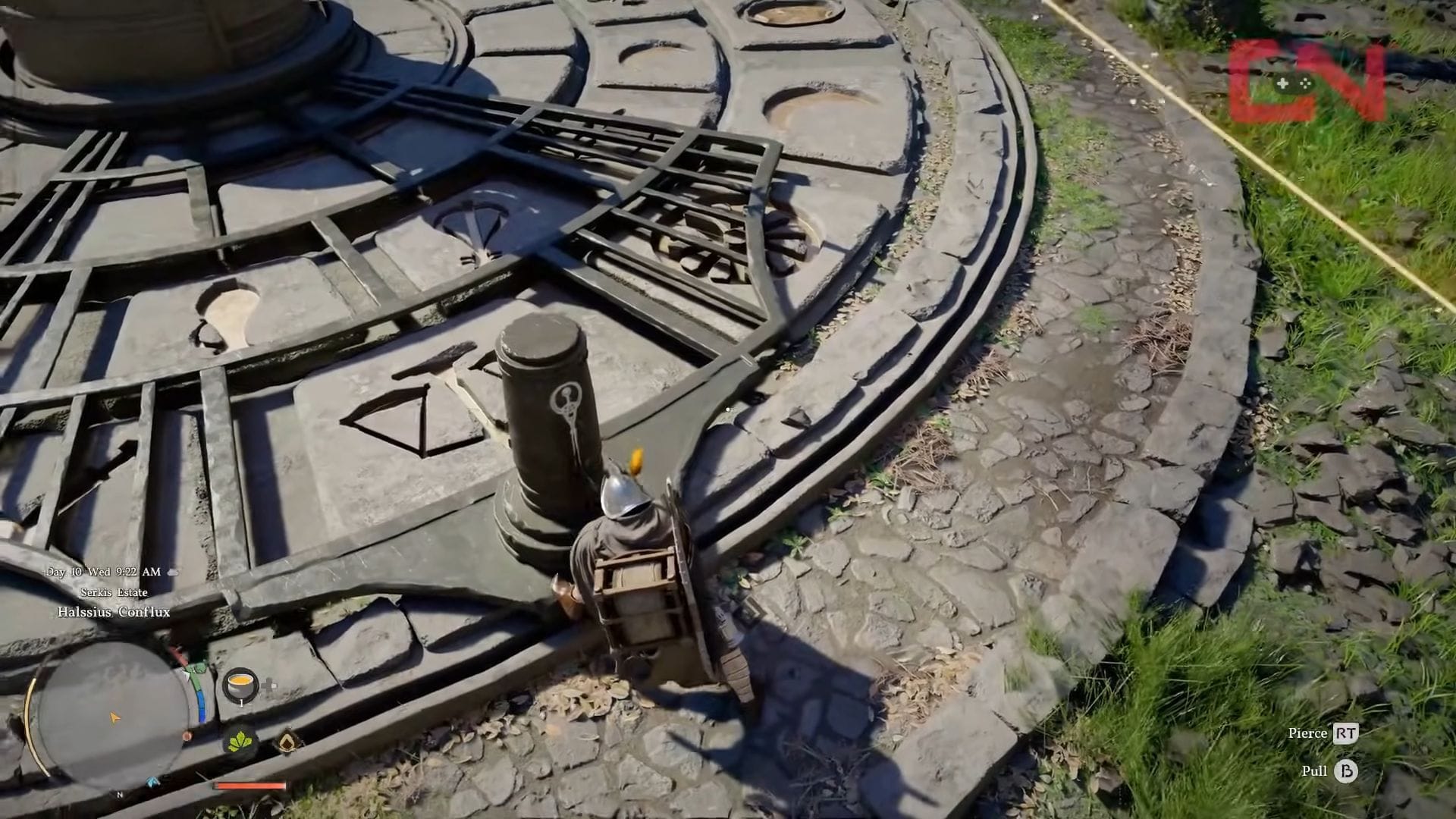This screenshot has height=819, width=1456.
Task: Click the green leaf stamina ability icon
Action: tap(240, 742)
